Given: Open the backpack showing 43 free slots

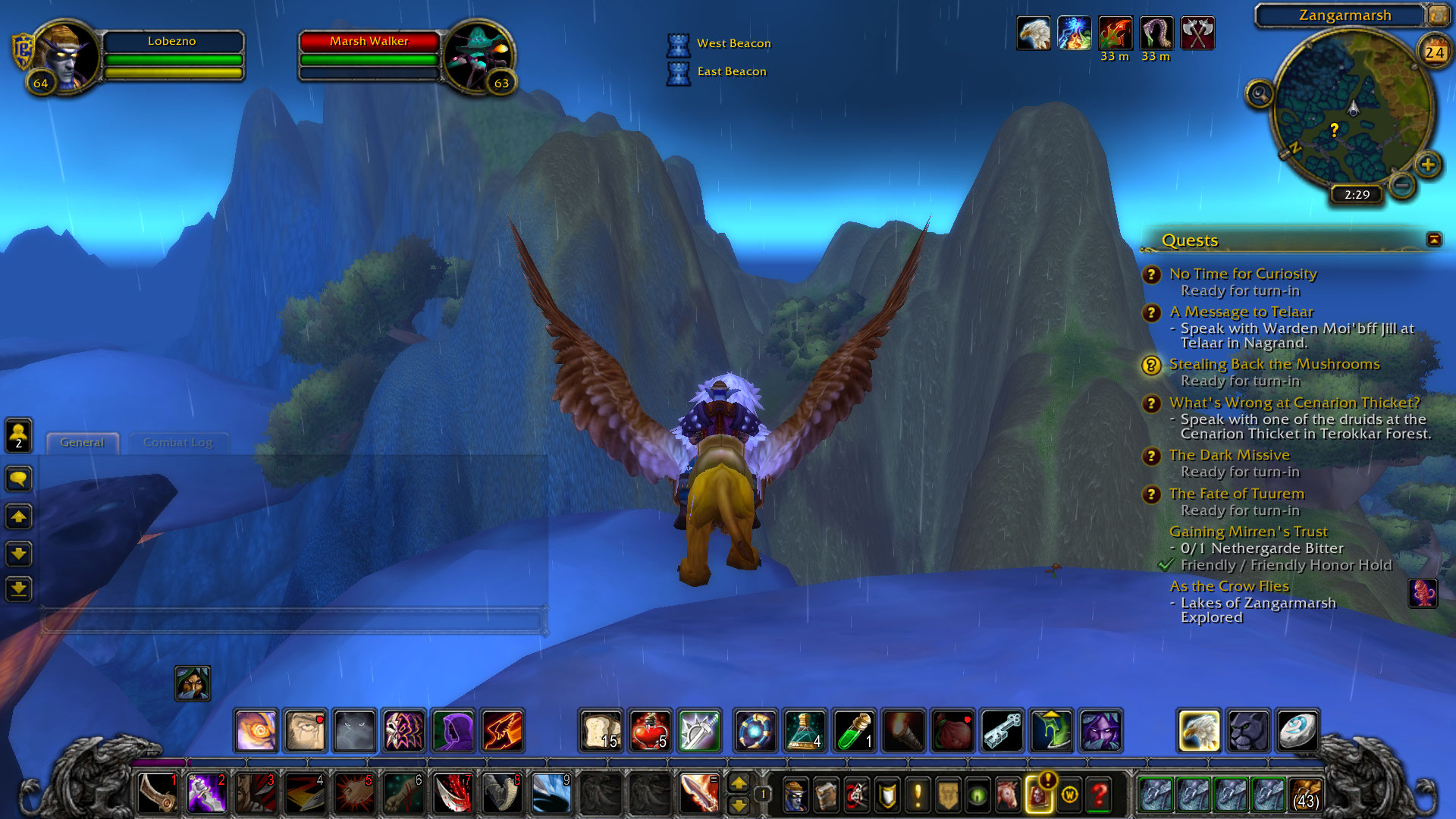Looking at the screenshot, I should [1305, 795].
